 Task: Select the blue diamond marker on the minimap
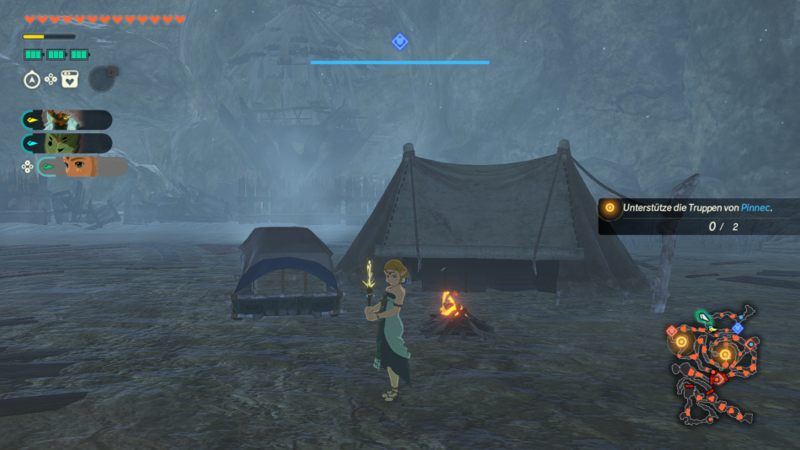[737, 328]
